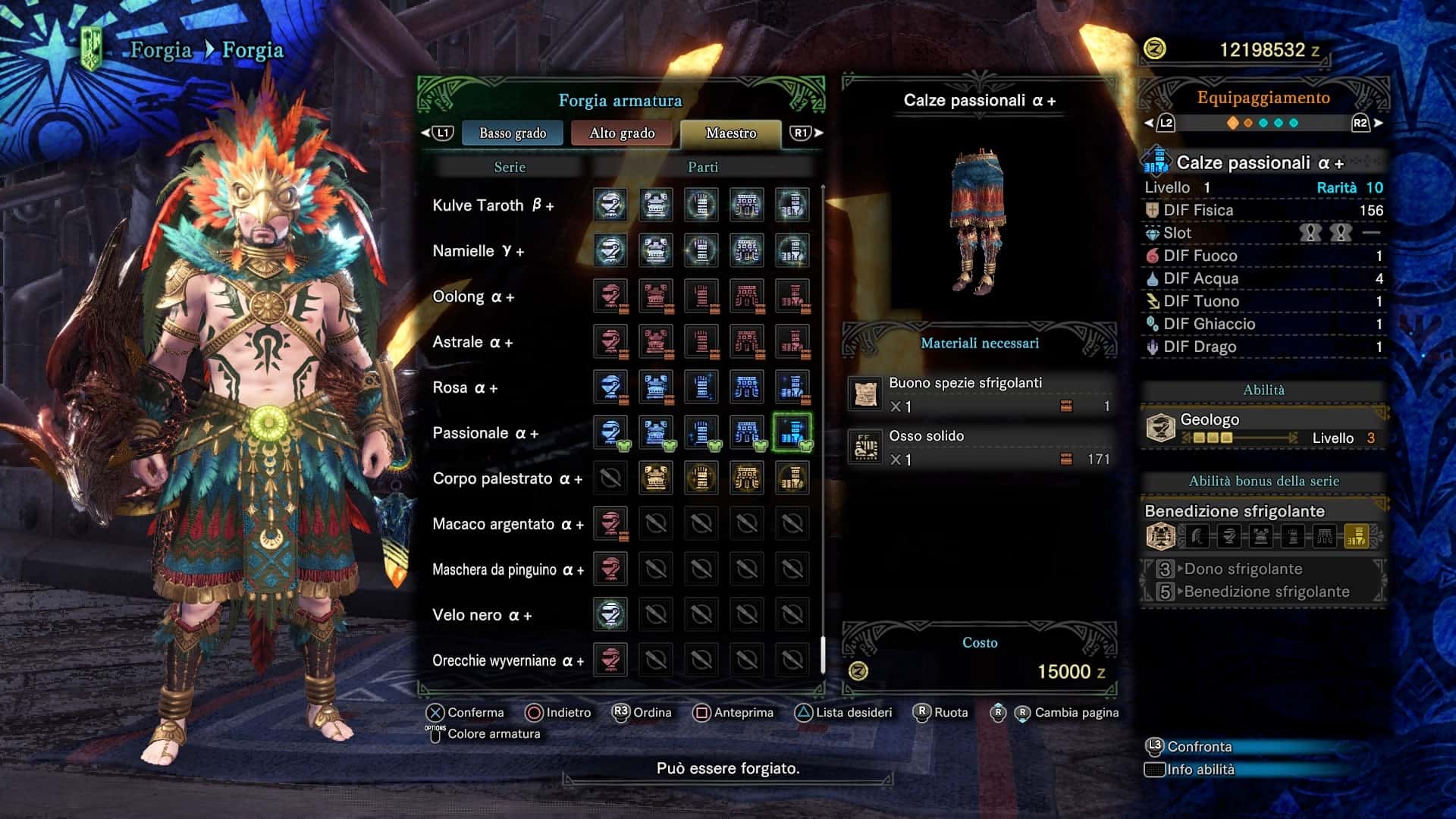Select the Geologo skill entry
Screen dimensions: 1456x819
click(1263, 428)
